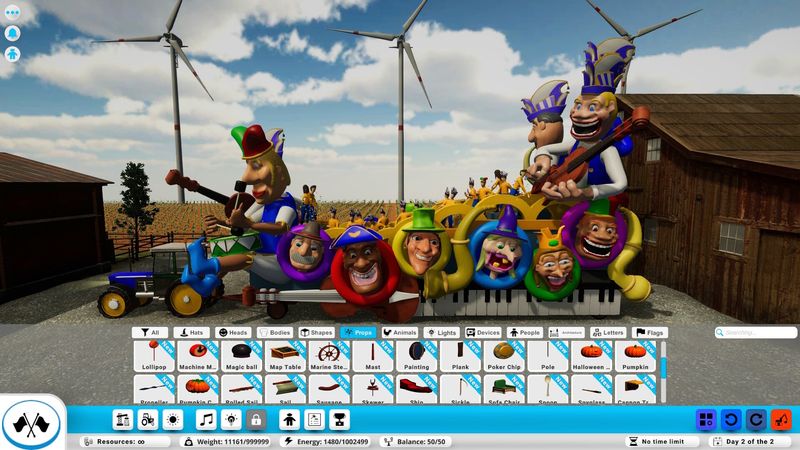Image resolution: width=800 pixels, height=450 pixels.
Task: Select the Bodies category tab
Action: (x=276, y=332)
